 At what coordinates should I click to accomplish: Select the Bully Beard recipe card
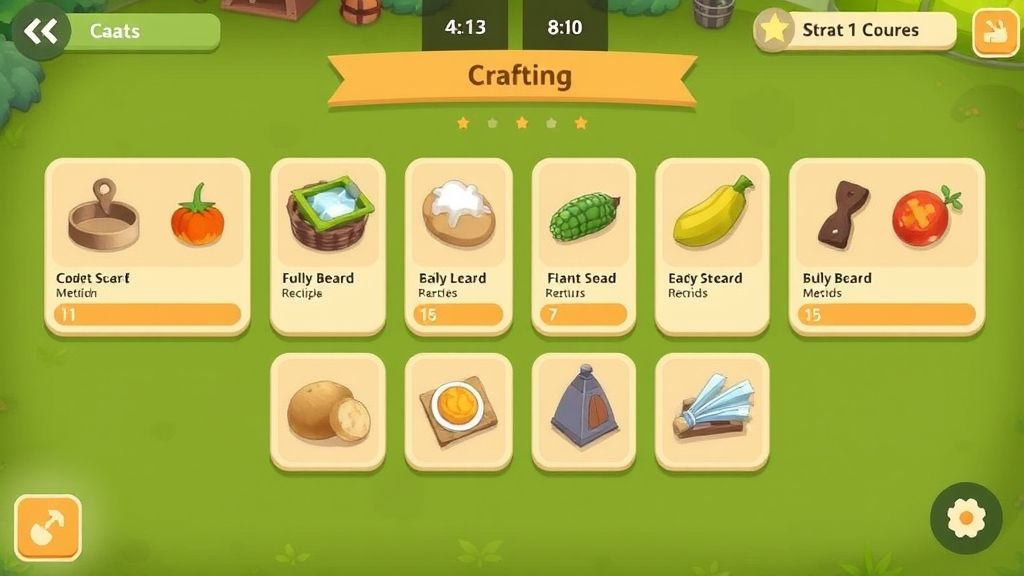point(886,246)
